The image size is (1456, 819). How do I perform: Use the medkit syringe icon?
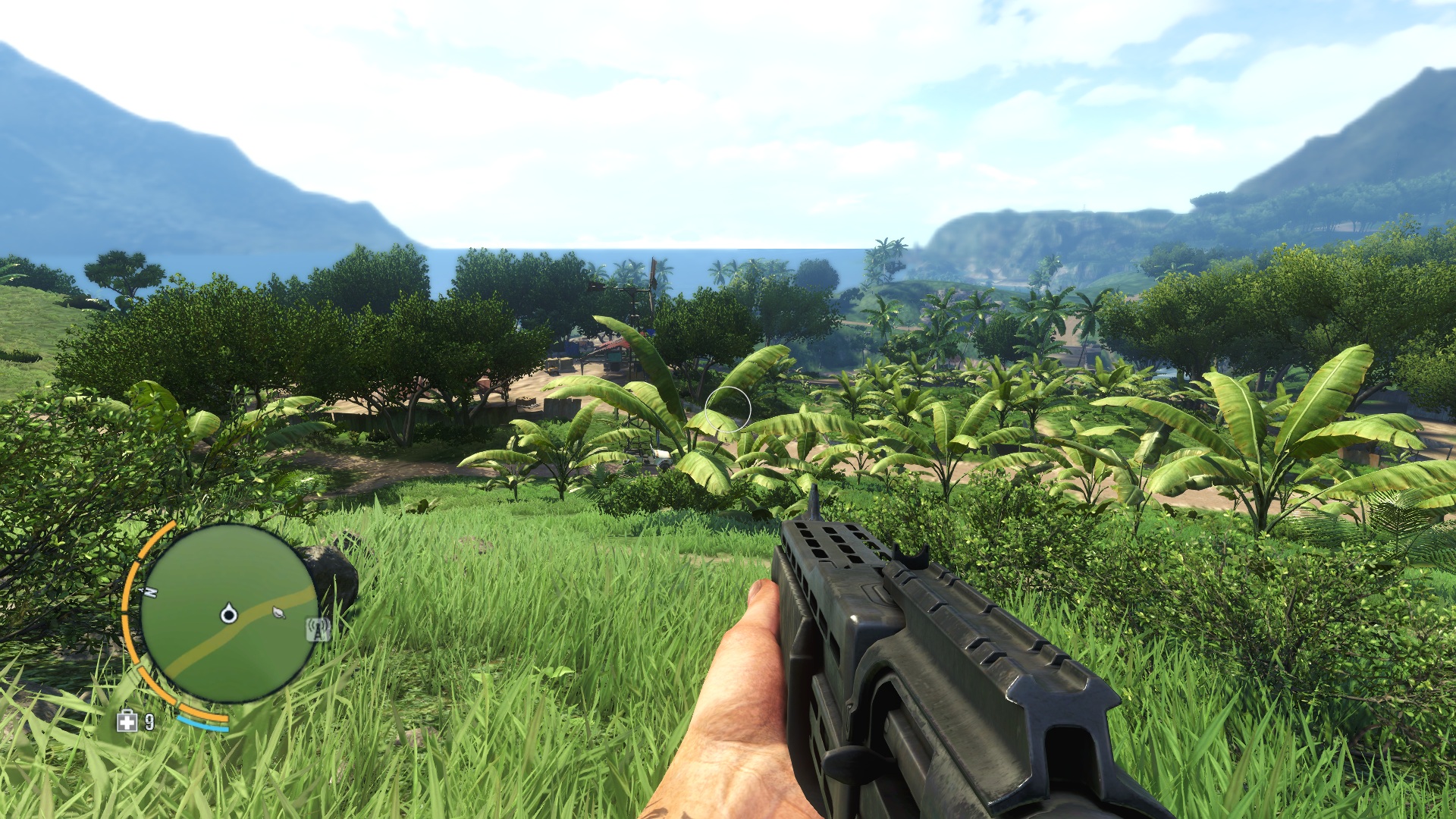pyautogui.click(x=127, y=721)
